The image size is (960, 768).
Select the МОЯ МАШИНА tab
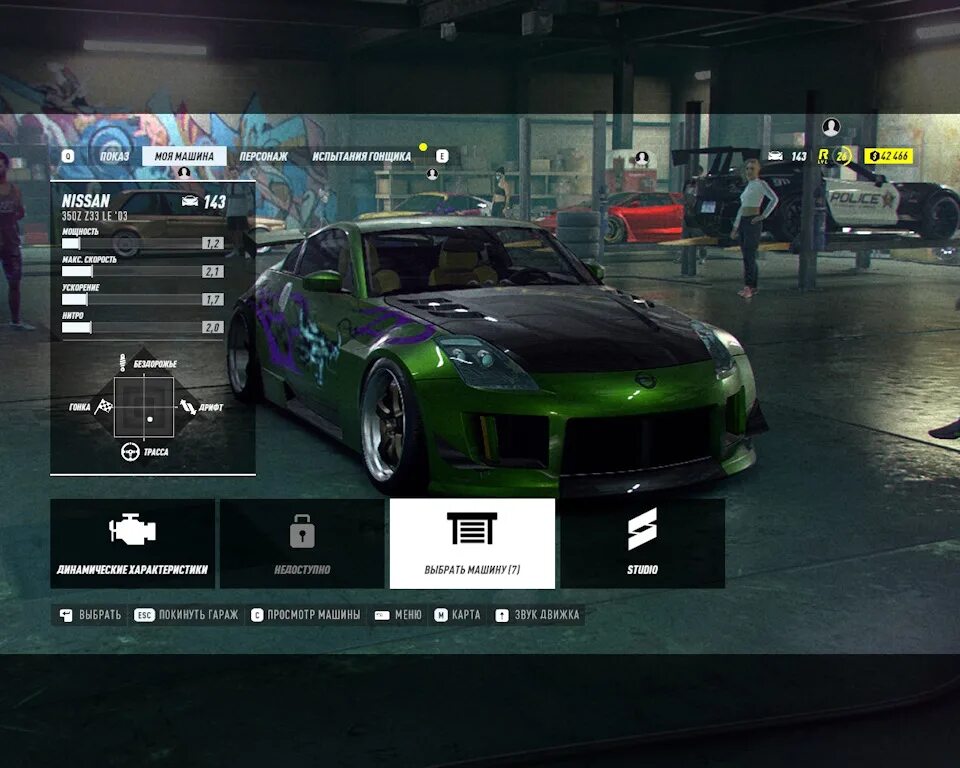click(x=183, y=156)
